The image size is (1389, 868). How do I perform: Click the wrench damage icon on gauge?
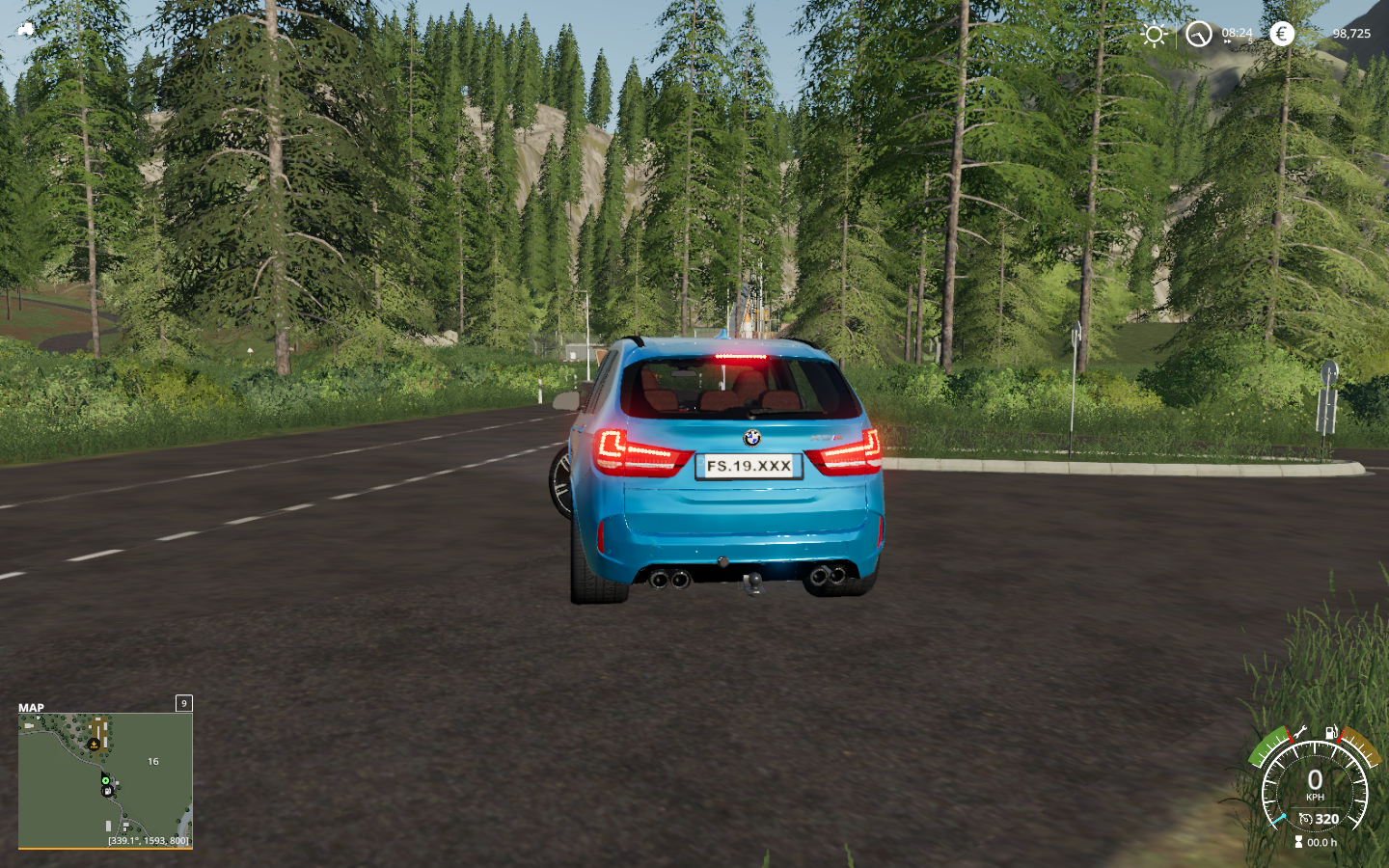pyautogui.click(x=1299, y=732)
